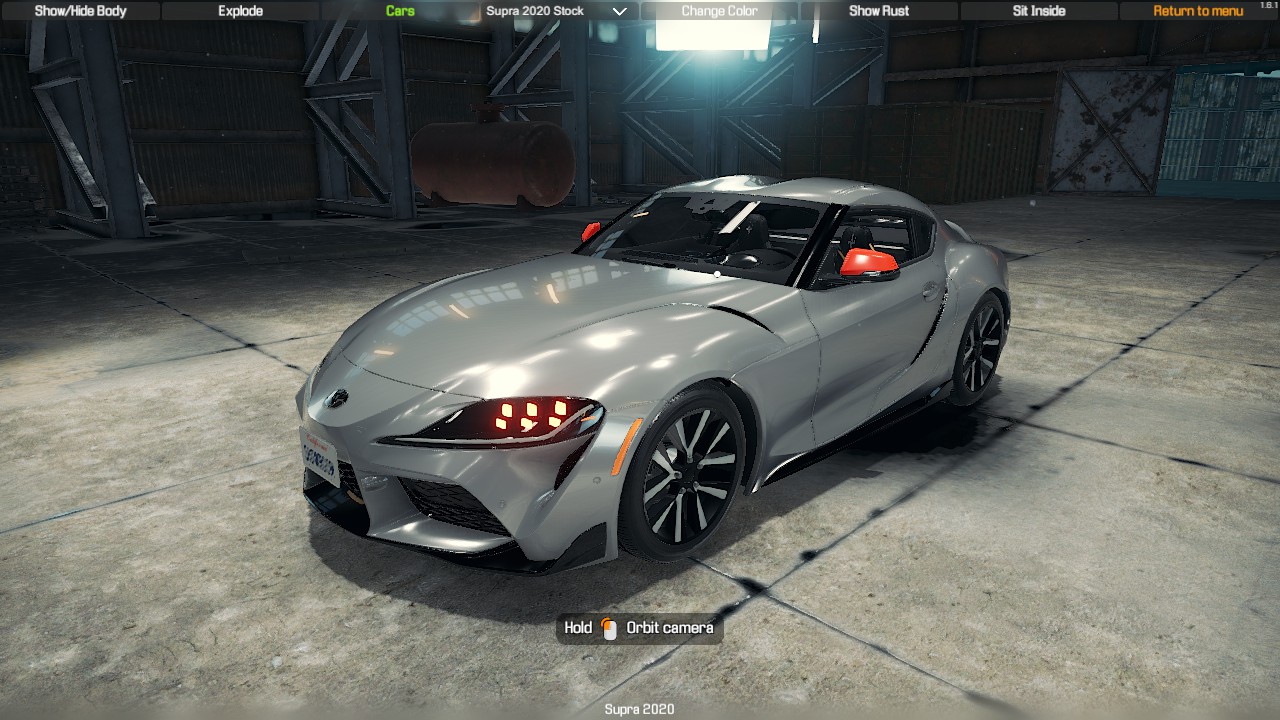The height and width of the screenshot is (720, 1280).
Task: Select the Cars tab
Action: 399,11
